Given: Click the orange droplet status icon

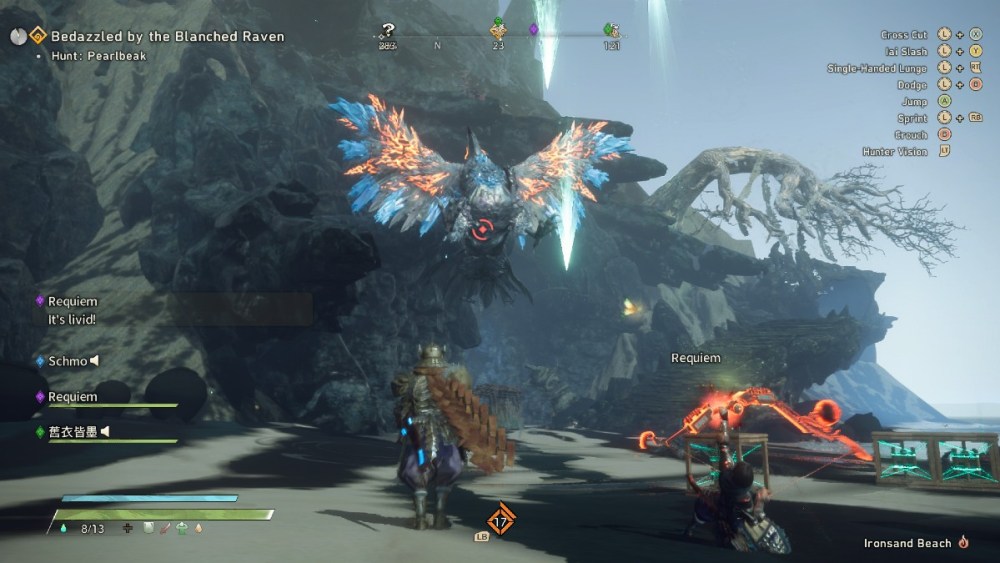Looking at the screenshot, I should click(x=197, y=528).
